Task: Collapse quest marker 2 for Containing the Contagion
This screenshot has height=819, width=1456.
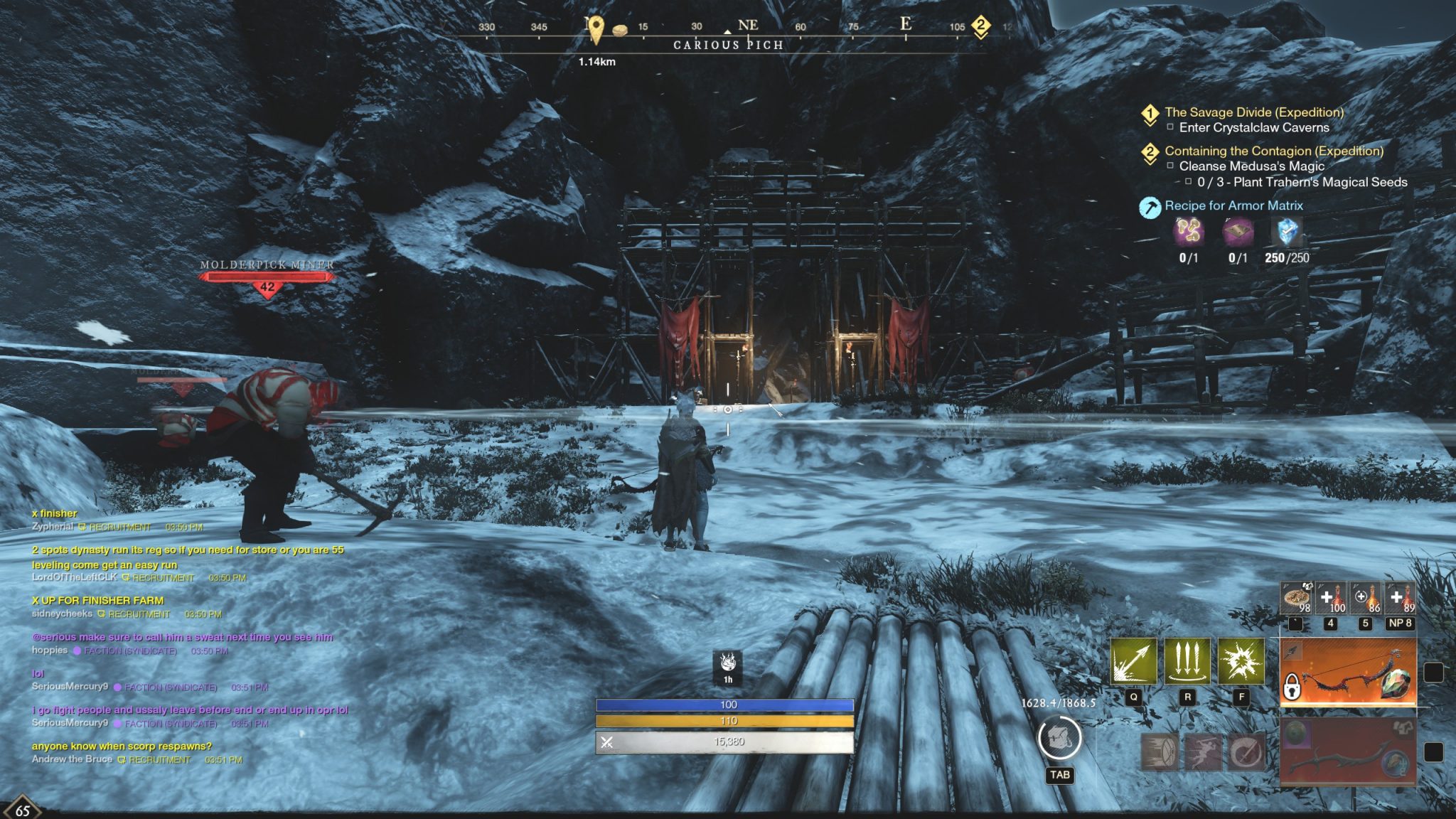Action: coord(1150,152)
